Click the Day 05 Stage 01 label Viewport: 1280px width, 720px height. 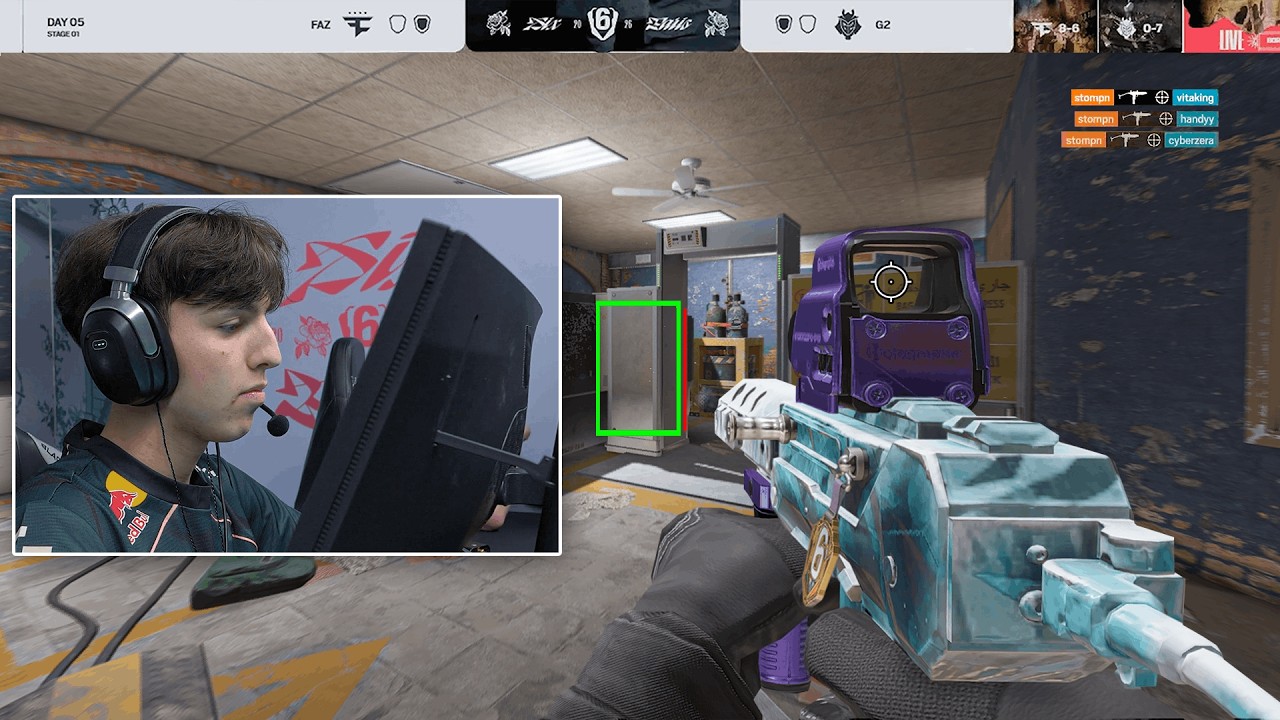pyautogui.click(x=66, y=26)
